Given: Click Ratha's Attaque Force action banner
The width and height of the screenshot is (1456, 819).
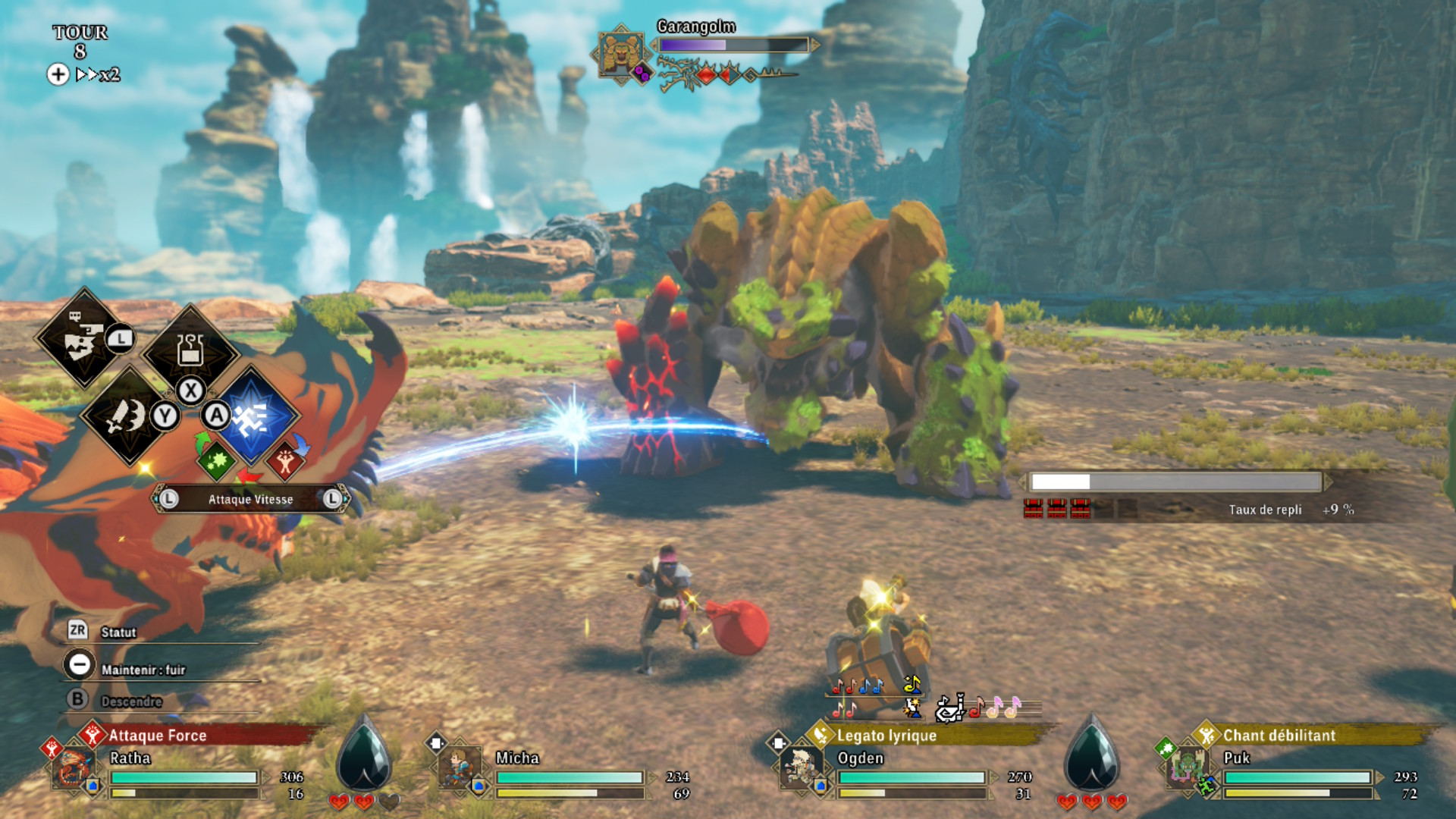Looking at the screenshot, I should (x=197, y=735).
